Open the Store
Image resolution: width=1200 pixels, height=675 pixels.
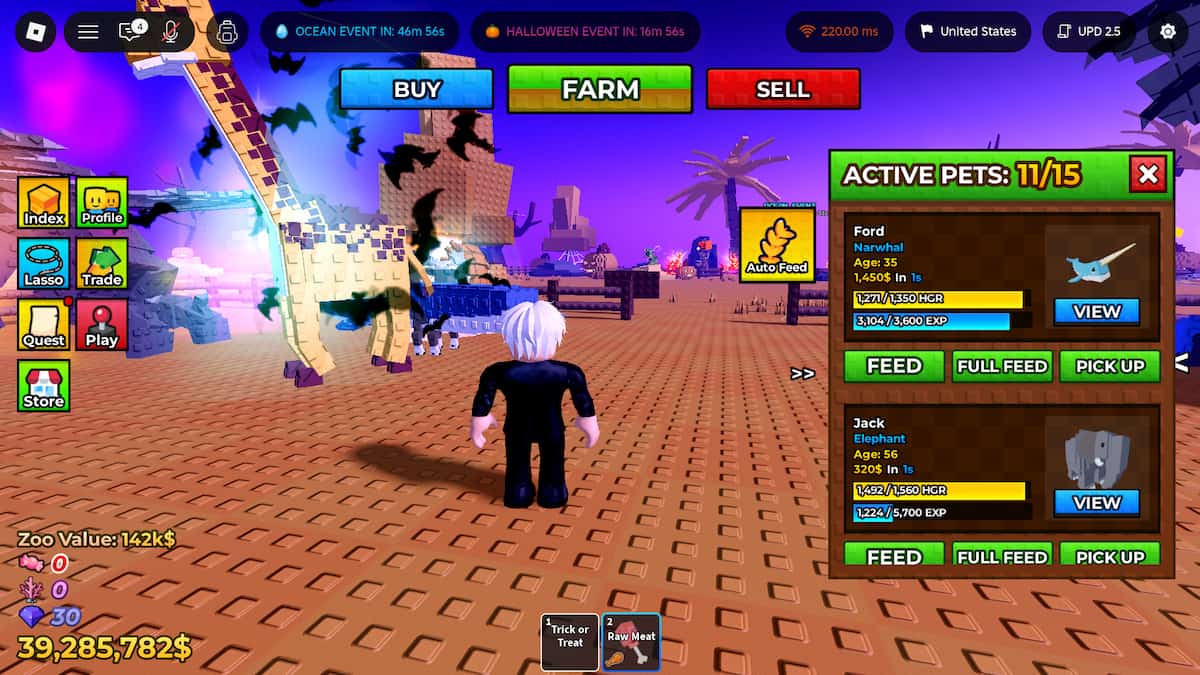tap(44, 386)
